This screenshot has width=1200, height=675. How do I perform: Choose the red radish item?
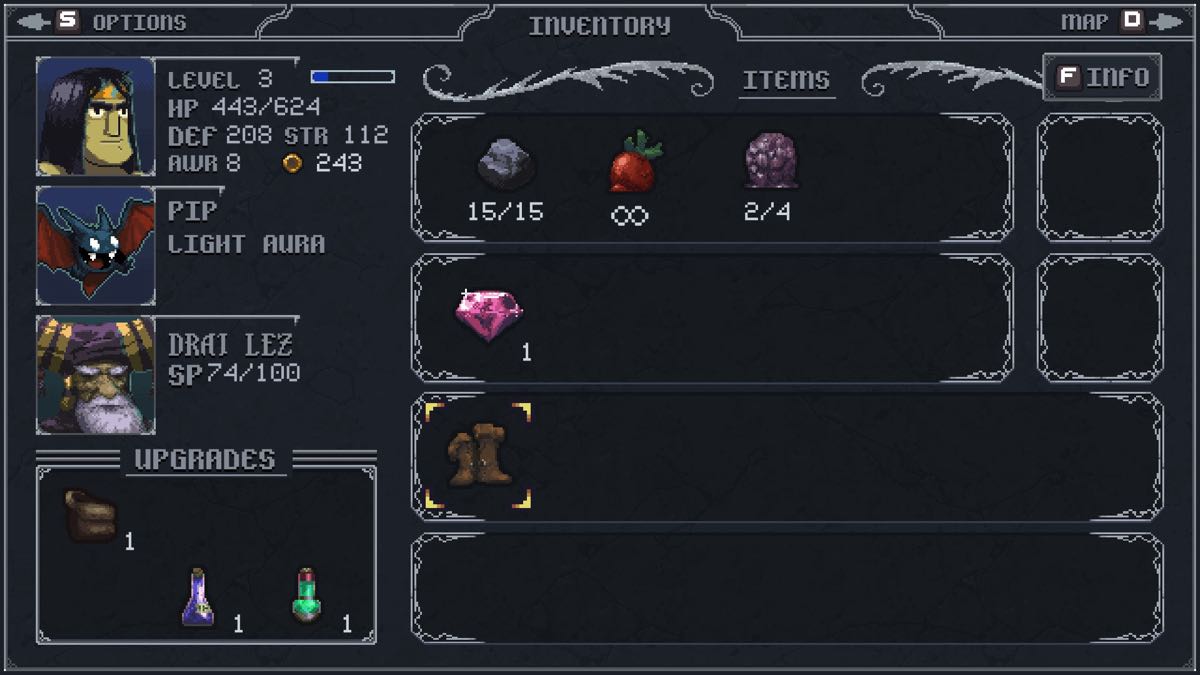pyautogui.click(x=635, y=163)
